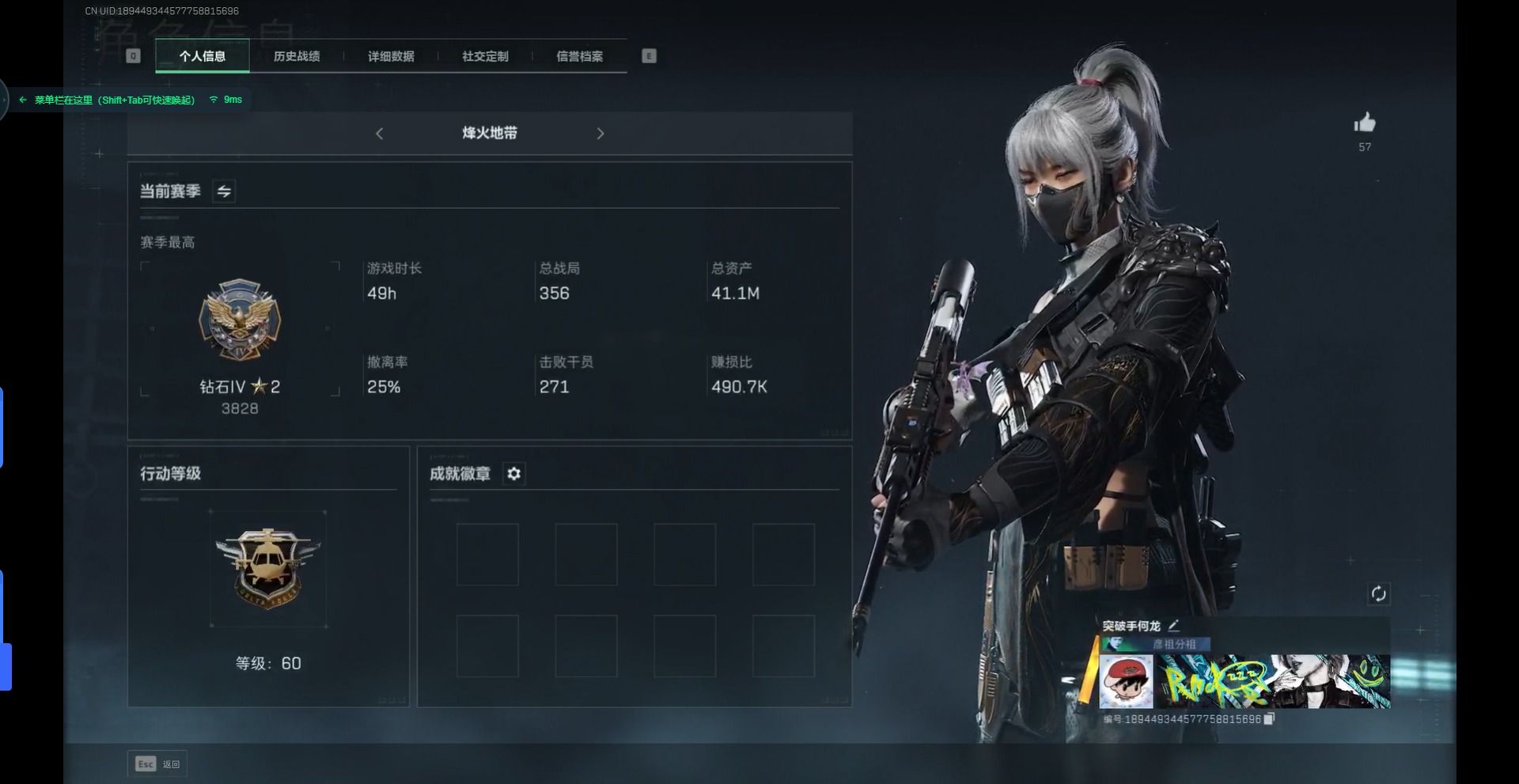Select the 社交定制 tab

(485, 56)
